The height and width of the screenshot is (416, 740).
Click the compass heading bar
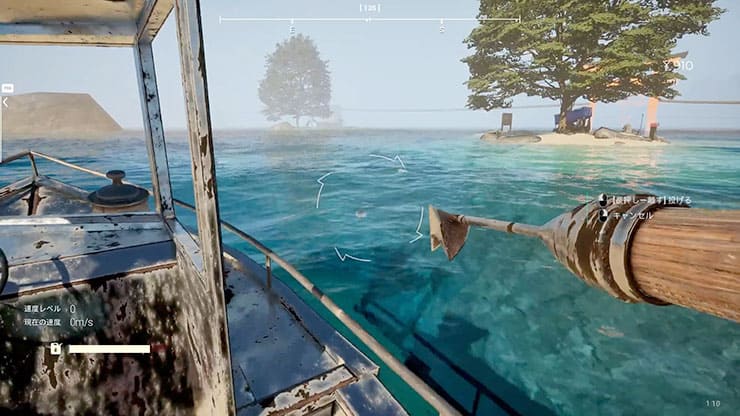pos(369,19)
